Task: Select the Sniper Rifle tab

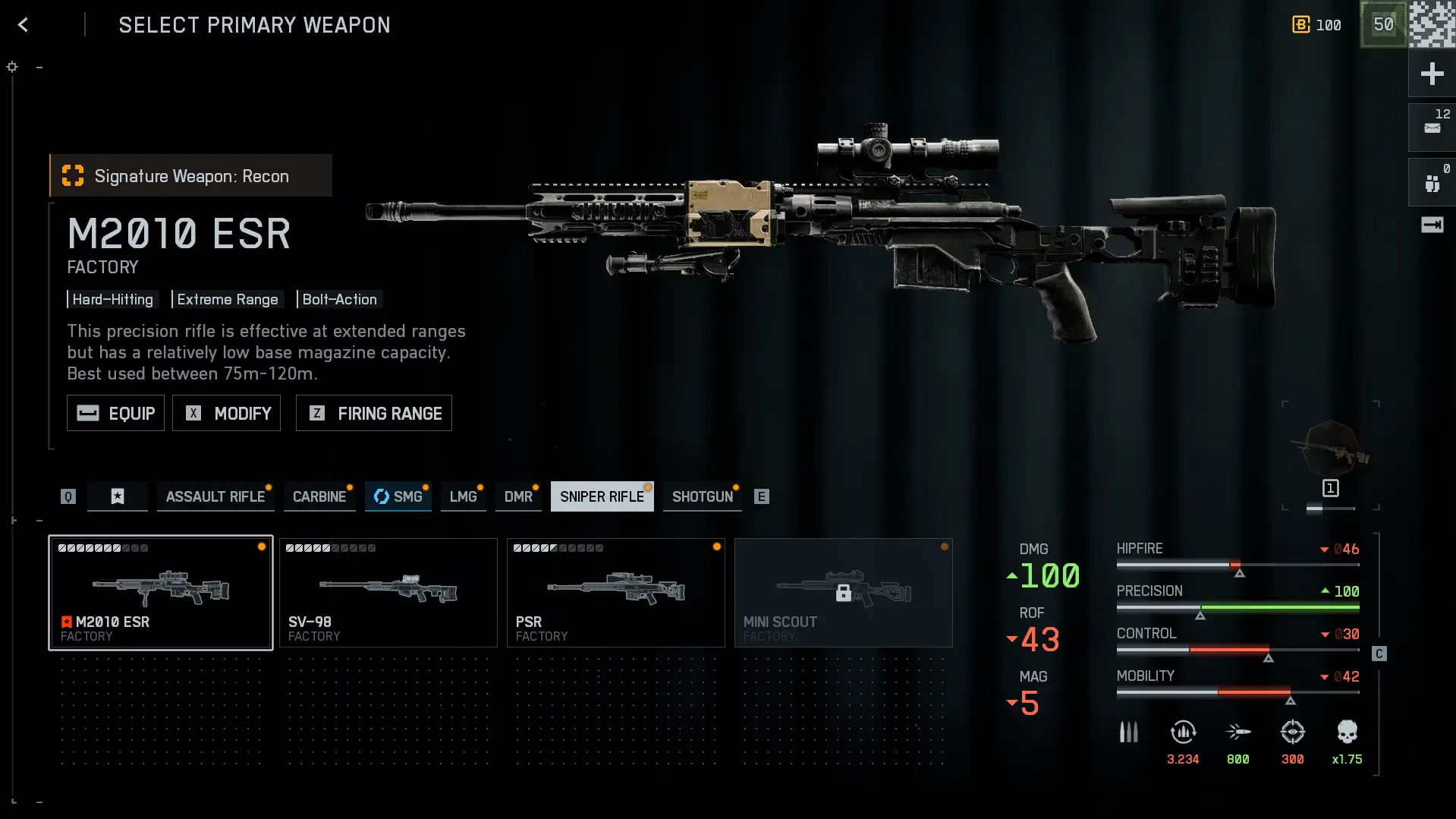Action: (602, 496)
